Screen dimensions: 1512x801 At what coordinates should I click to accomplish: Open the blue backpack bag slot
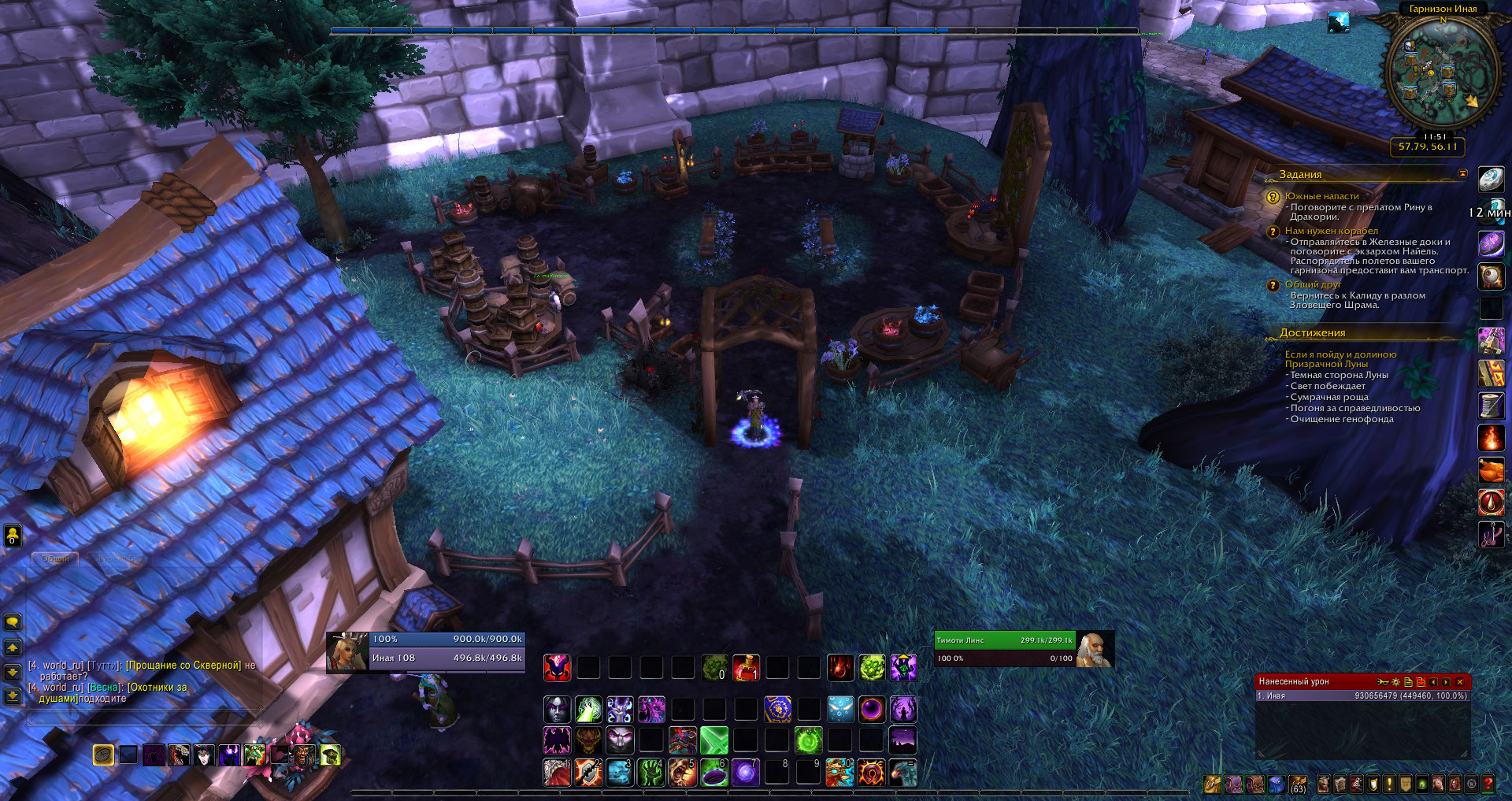1277,784
